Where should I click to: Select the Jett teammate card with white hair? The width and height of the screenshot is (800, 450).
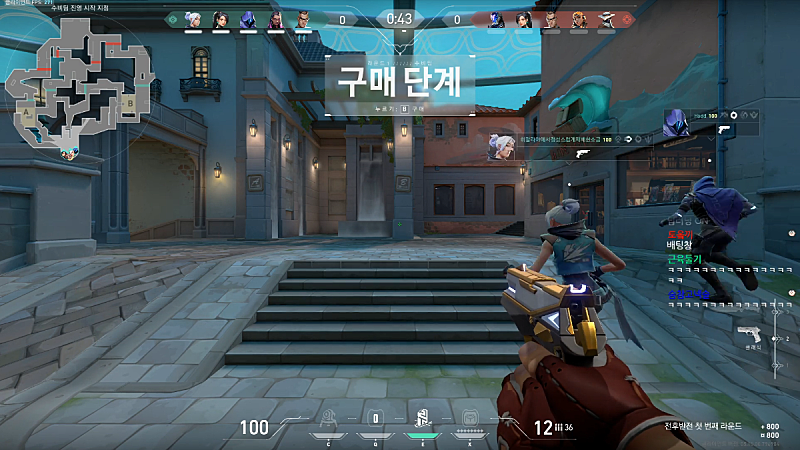[x=502, y=145]
